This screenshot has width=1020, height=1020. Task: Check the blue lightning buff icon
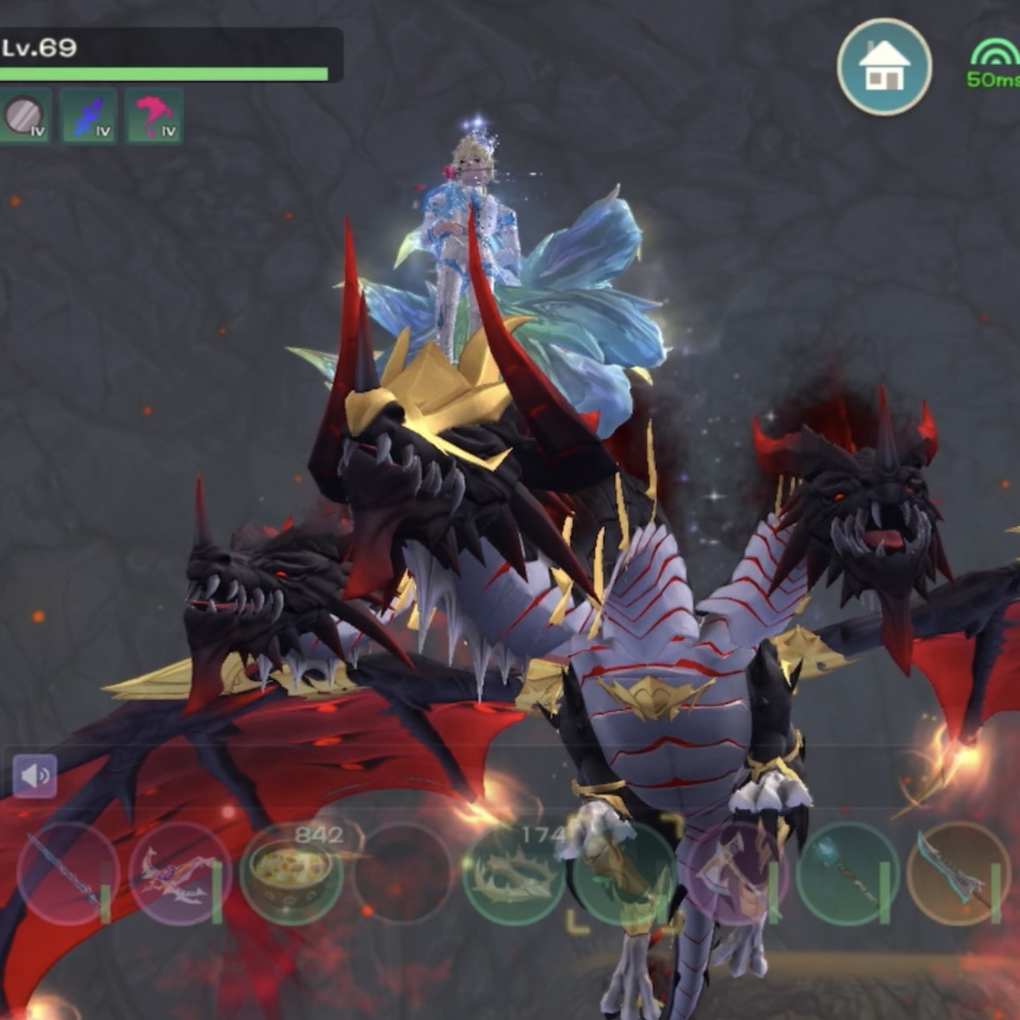[89, 116]
